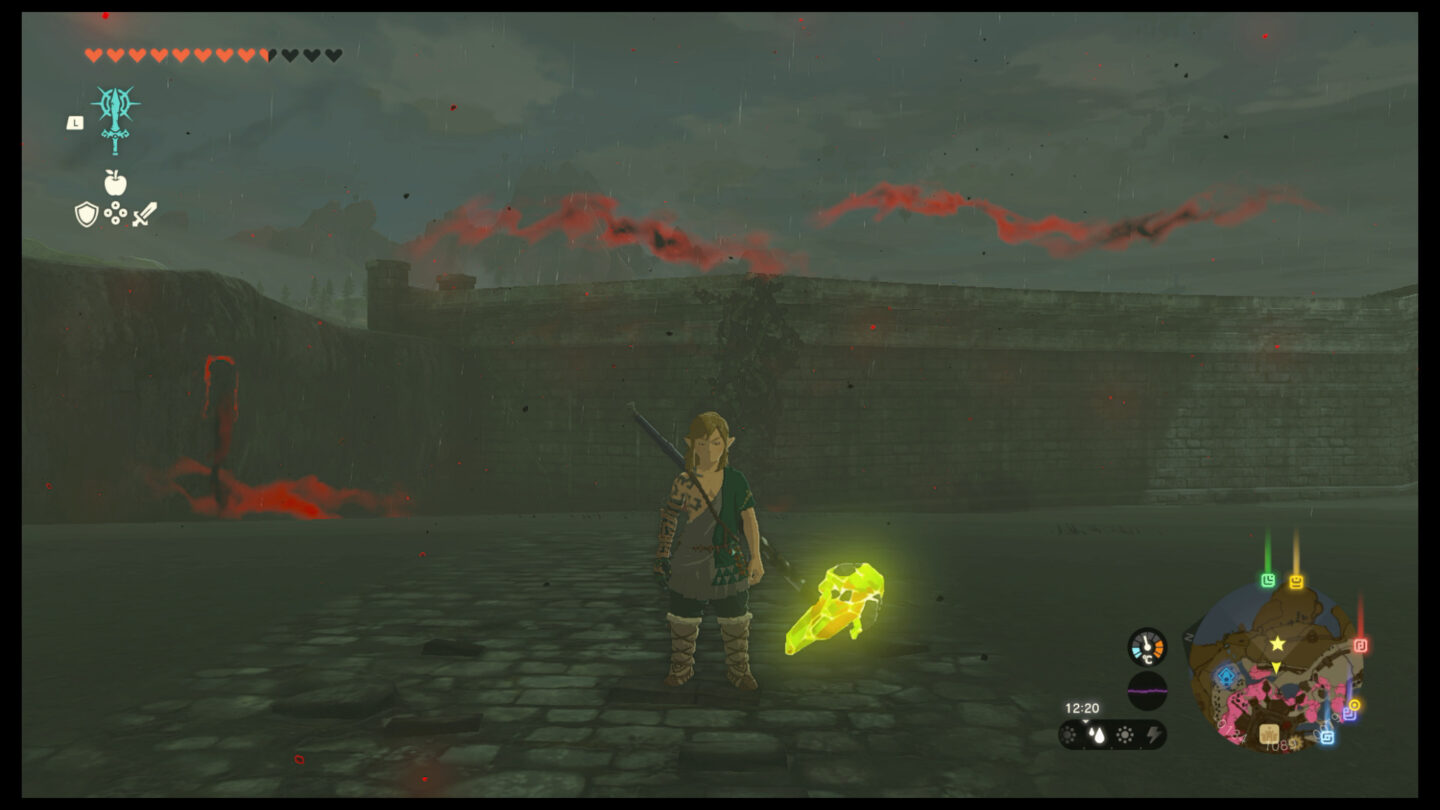Select the blue circle marker on minimap edge
Image resolution: width=1440 pixels, height=810 pixels.
pos(1326,736)
